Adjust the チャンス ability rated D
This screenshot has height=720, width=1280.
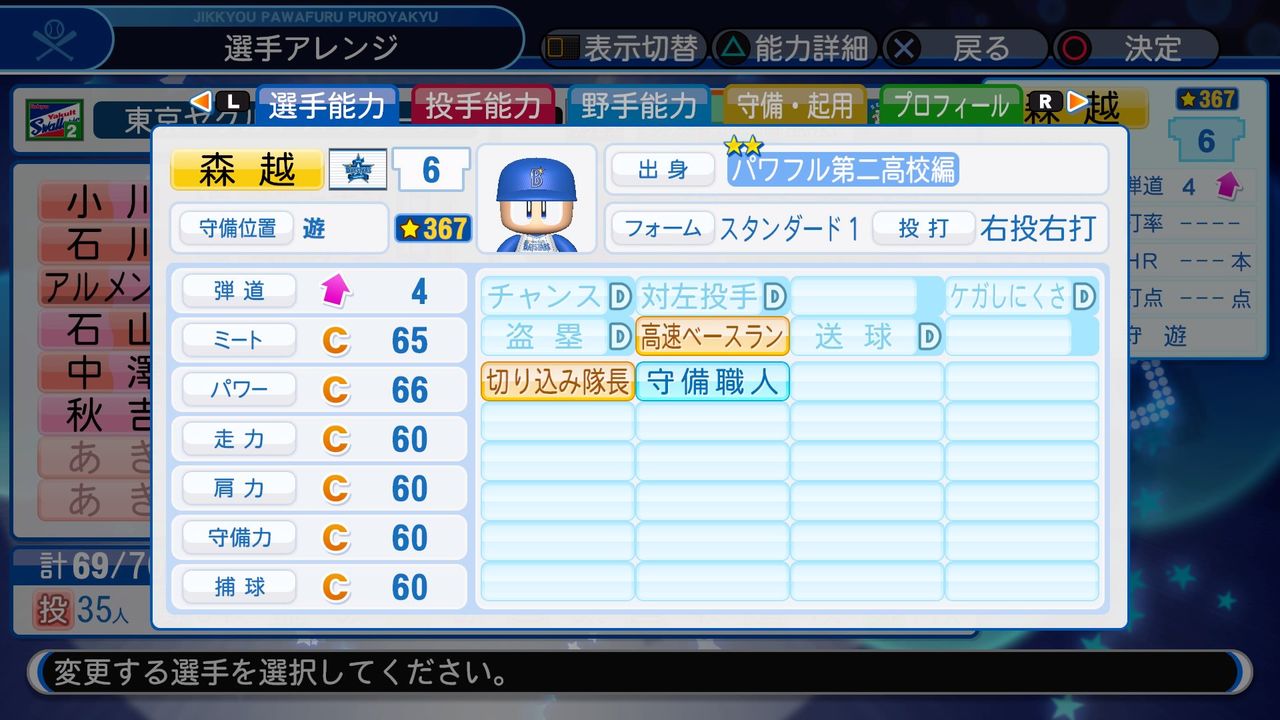point(556,294)
